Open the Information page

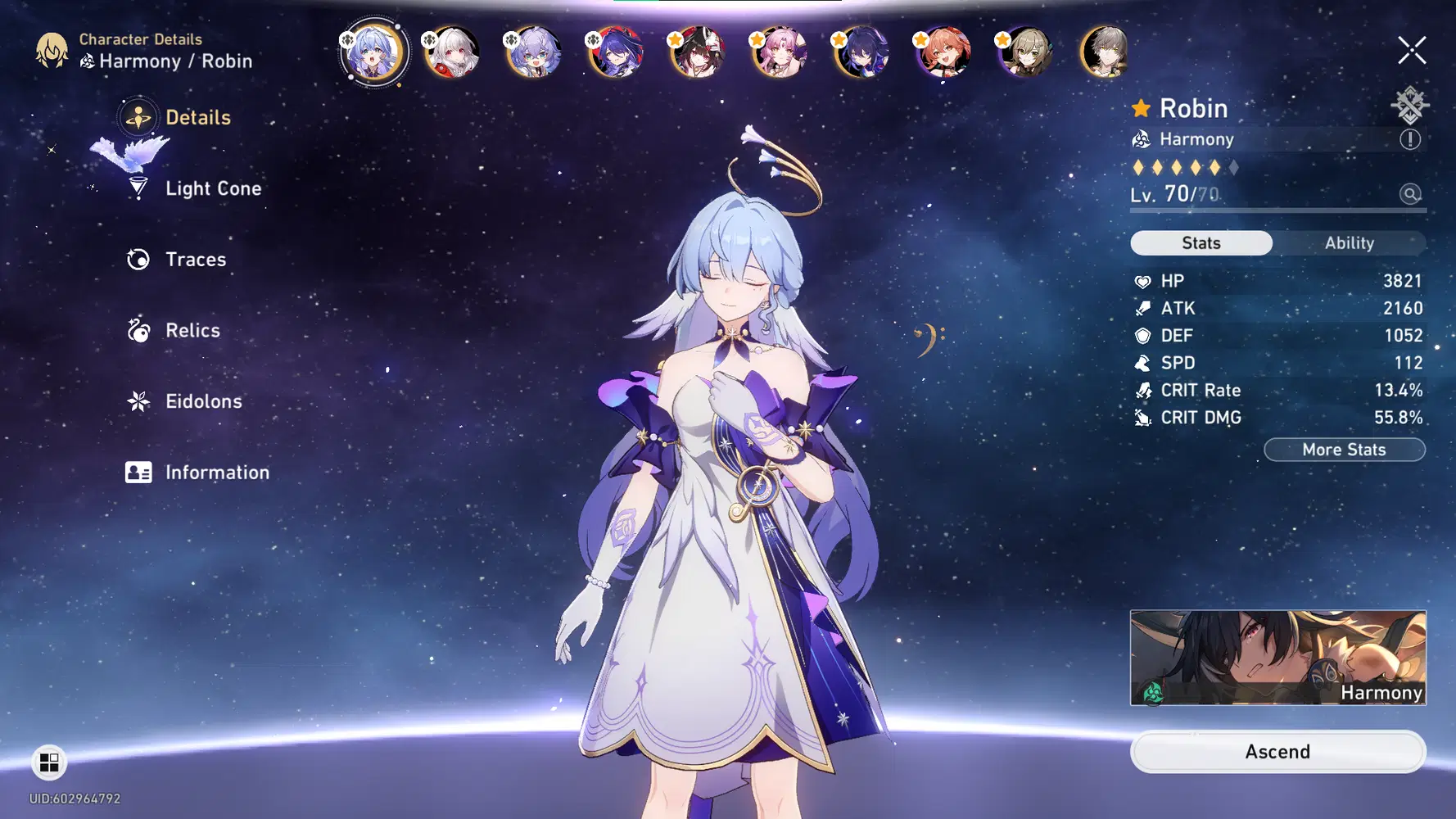point(216,472)
